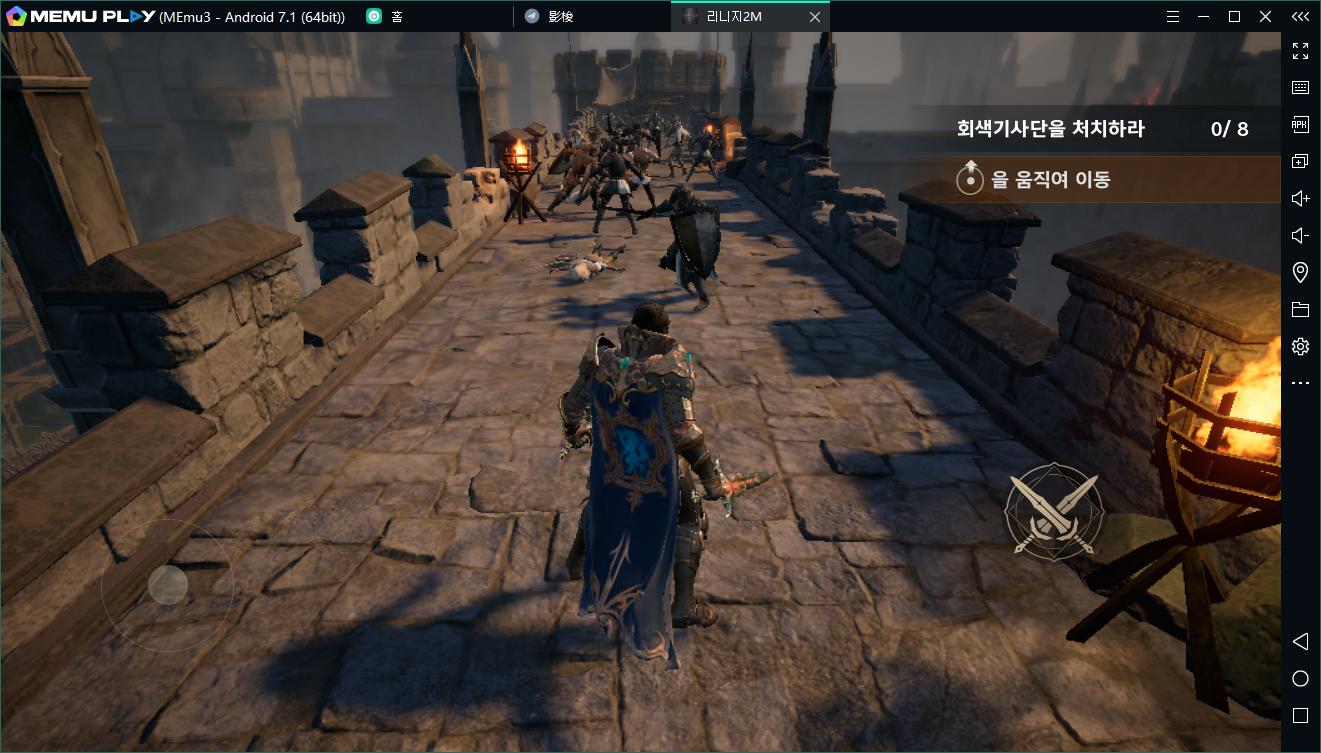Open the emulator GPS location tool
Image resolution: width=1321 pixels, height=753 pixels.
[1300, 272]
